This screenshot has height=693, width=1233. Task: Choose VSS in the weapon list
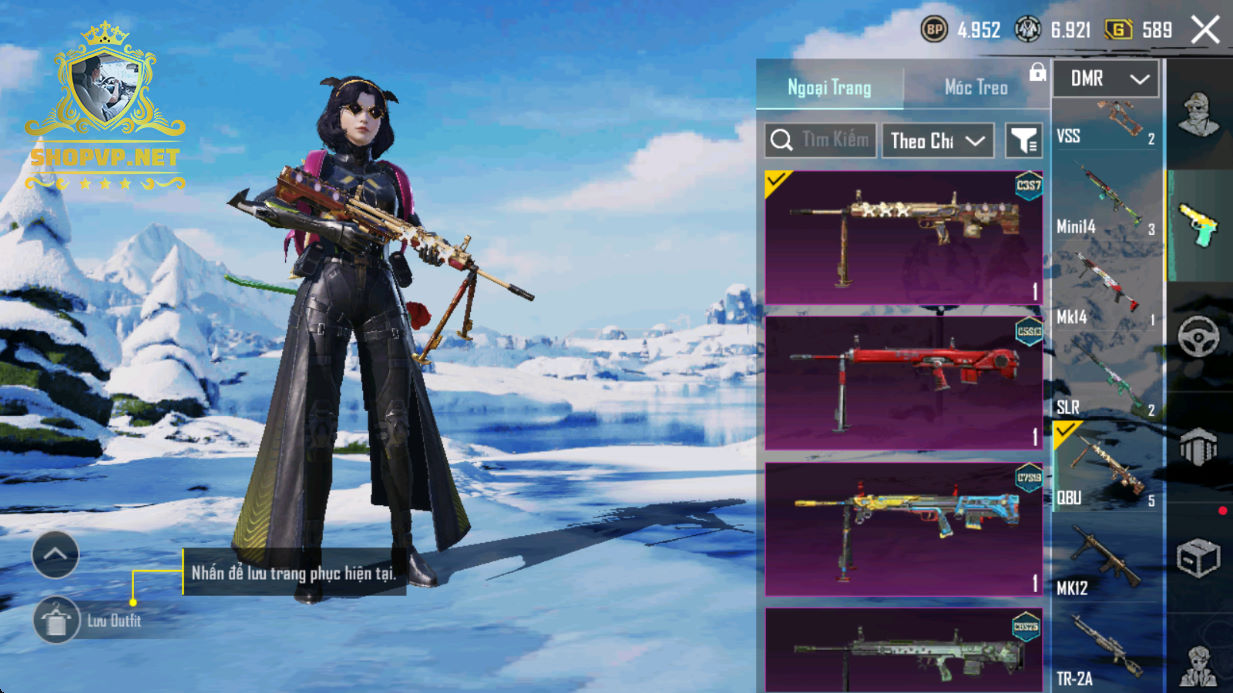tap(1107, 125)
